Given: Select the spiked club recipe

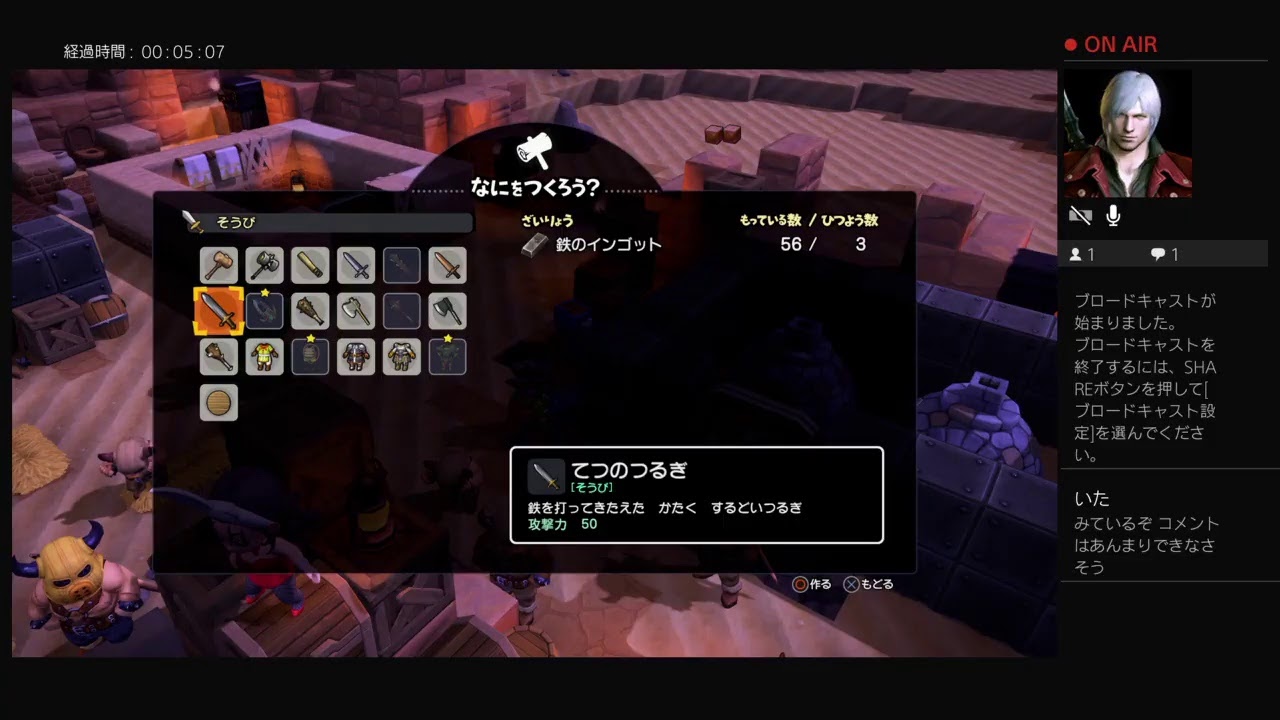Looking at the screenshot, I should tap(310, 311).
